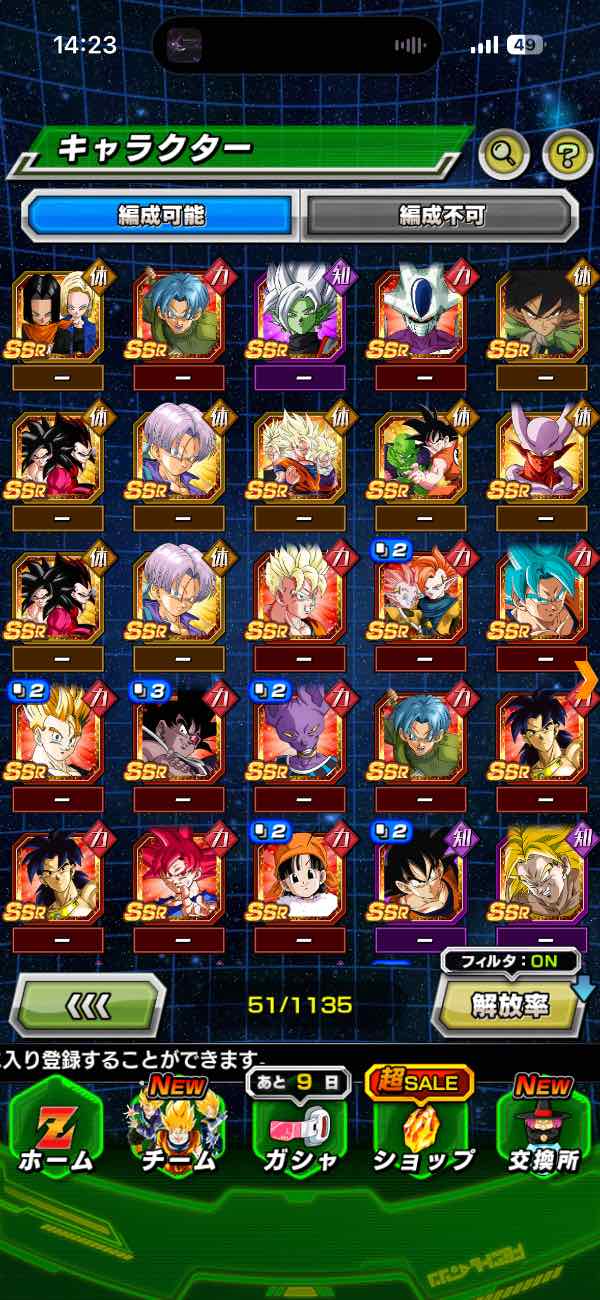This screenshot has height=1300, width=600.
Task: Pick the Piccolo and Goku duo card
Action: point(421,457)
